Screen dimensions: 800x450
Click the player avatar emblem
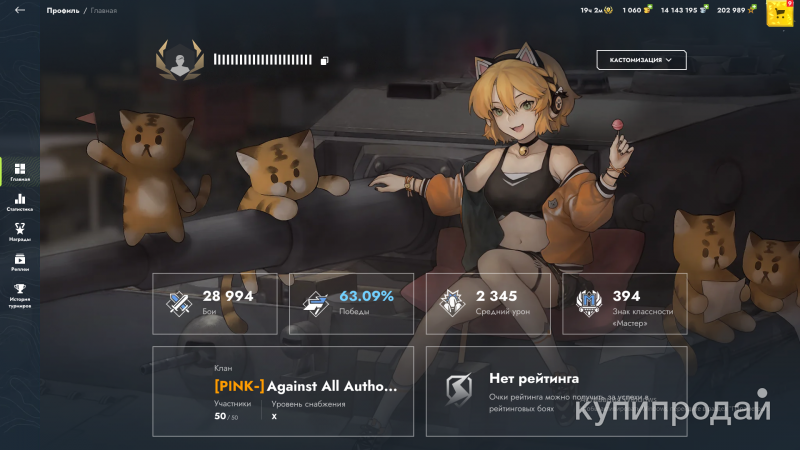click(x=179, y=60)
